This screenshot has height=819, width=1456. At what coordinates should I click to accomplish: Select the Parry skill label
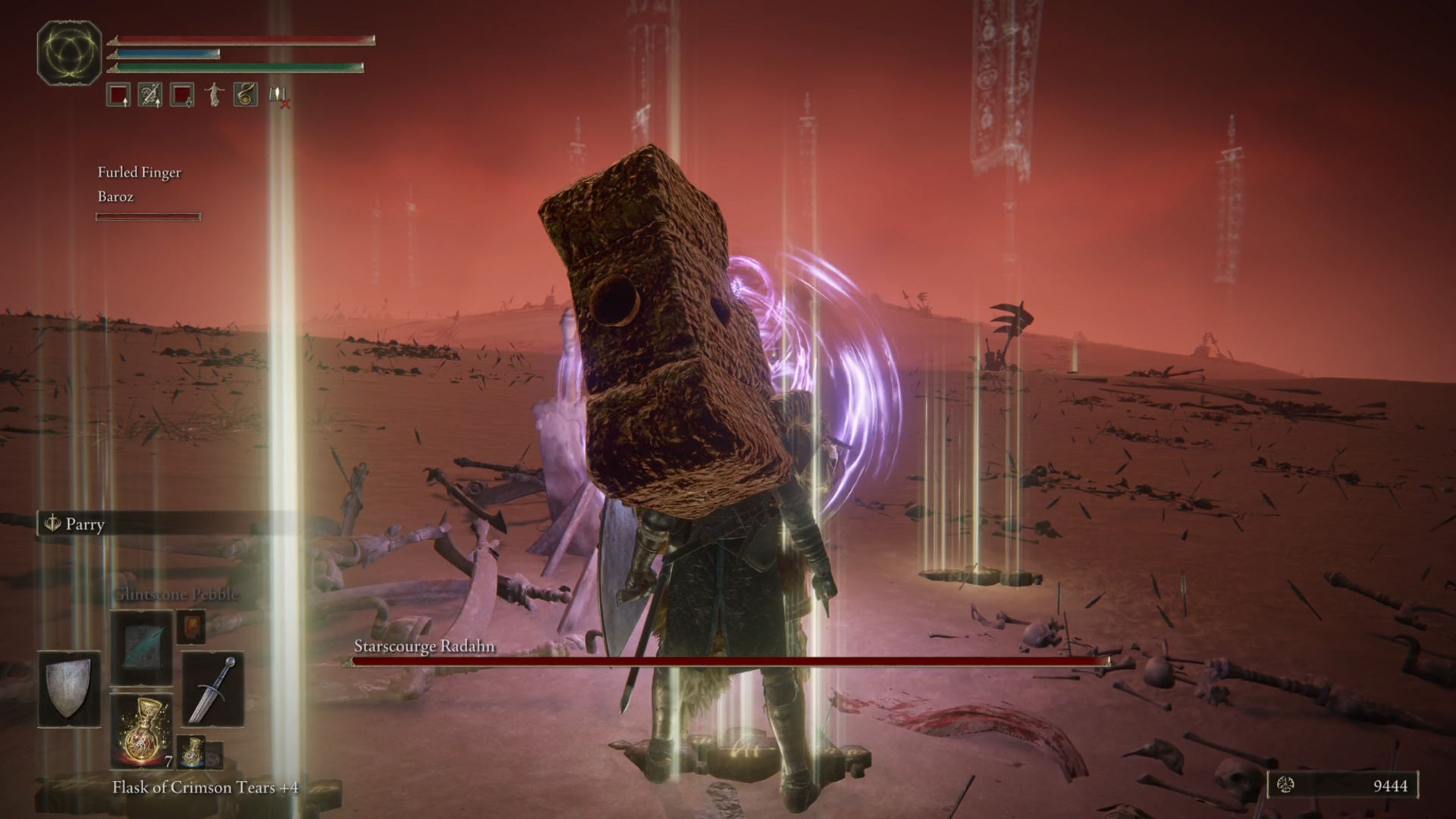pyautogui.click(x=83, y=524)
